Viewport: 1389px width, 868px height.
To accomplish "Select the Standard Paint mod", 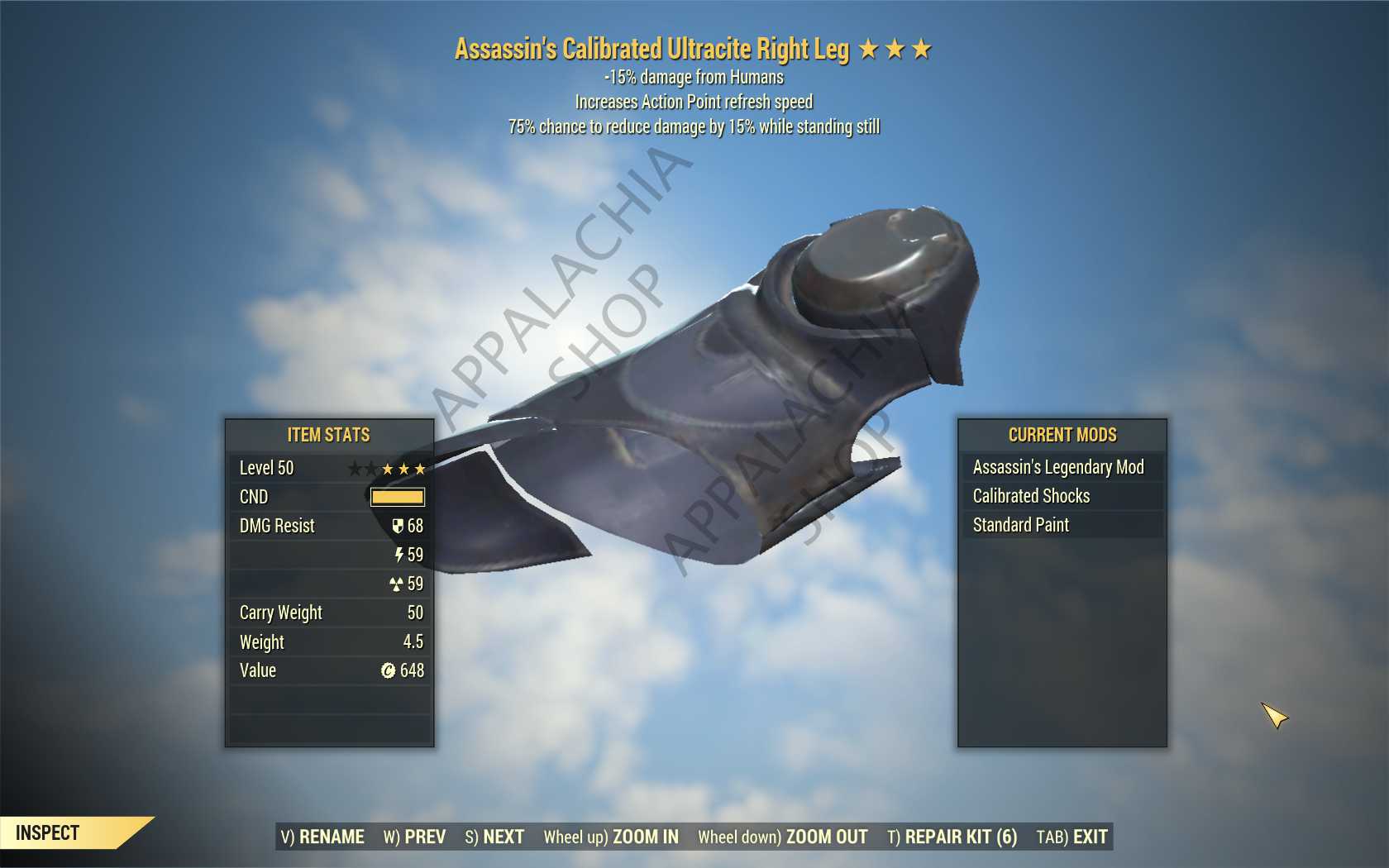I will [1021, 525].
